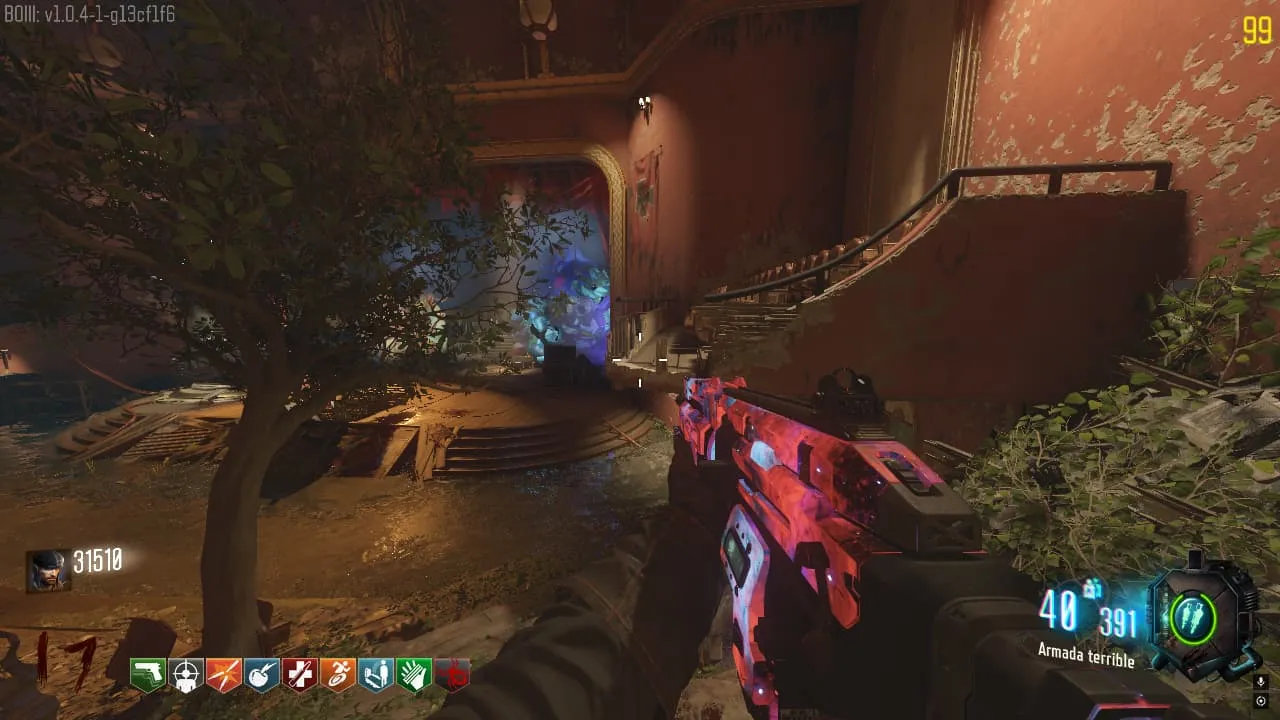Choose the Quick Revive perk icon
Image resolution: width=1280 pixels, height=720 pixels.
376,676
